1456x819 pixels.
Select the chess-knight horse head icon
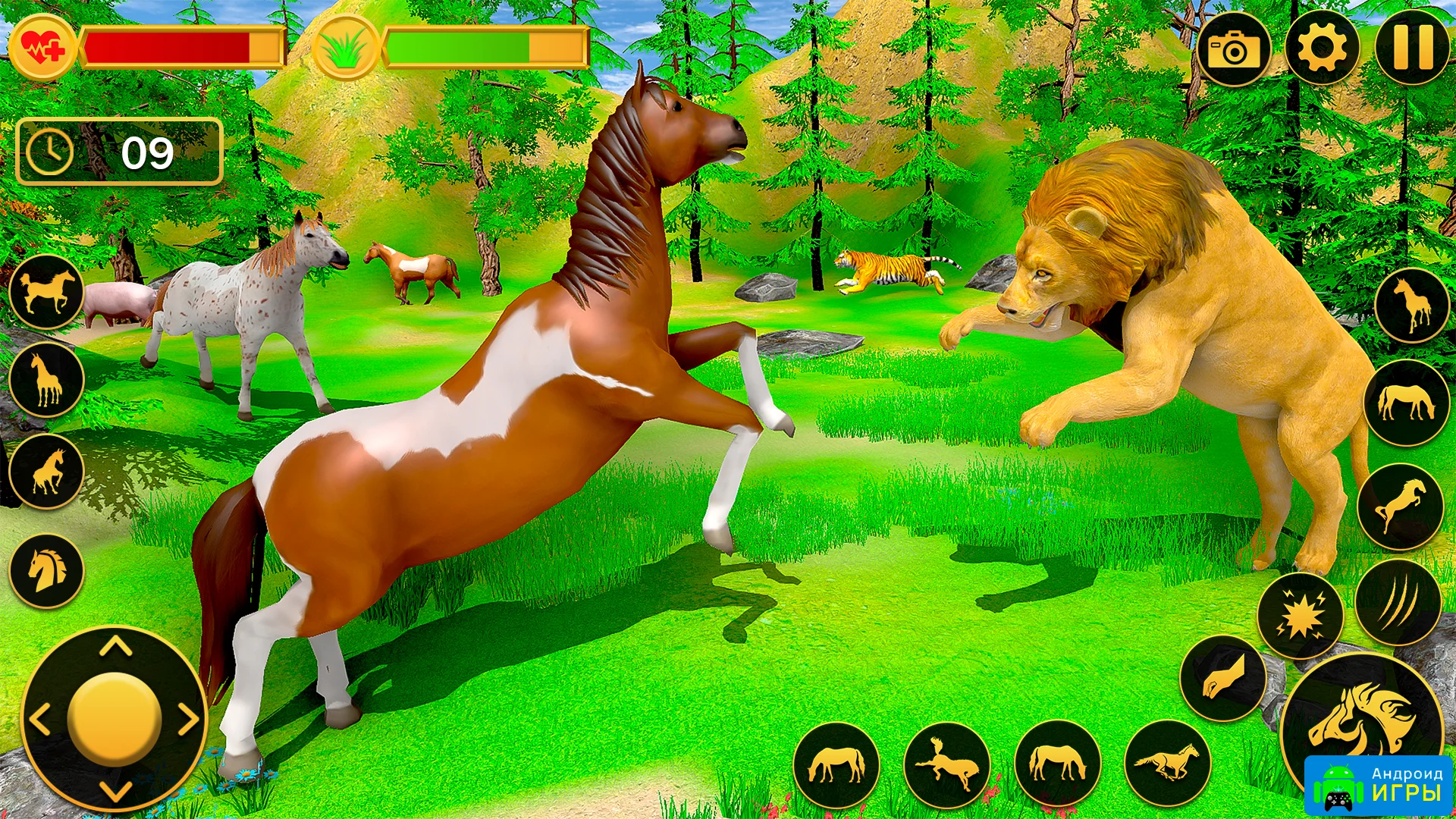[x=46, y=570]
